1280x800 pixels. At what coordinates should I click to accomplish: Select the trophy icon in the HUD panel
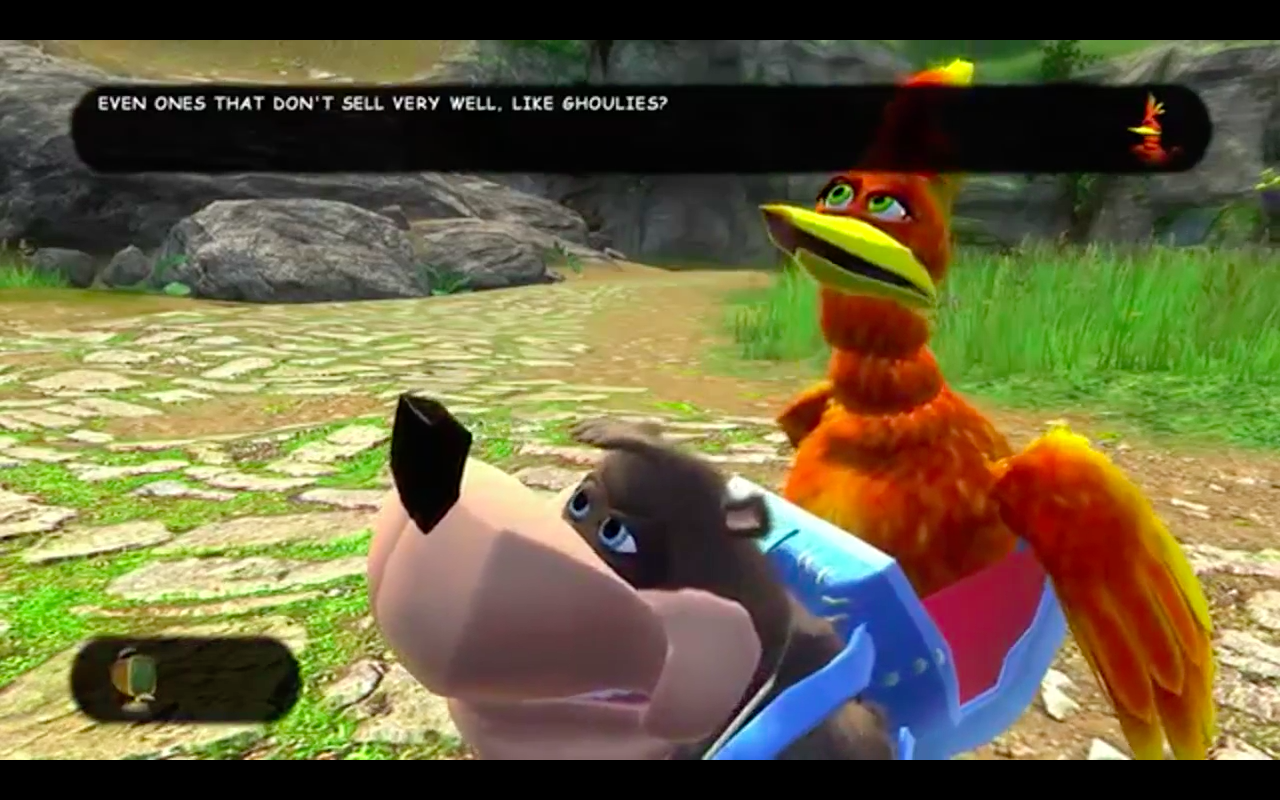pos(135,680)
